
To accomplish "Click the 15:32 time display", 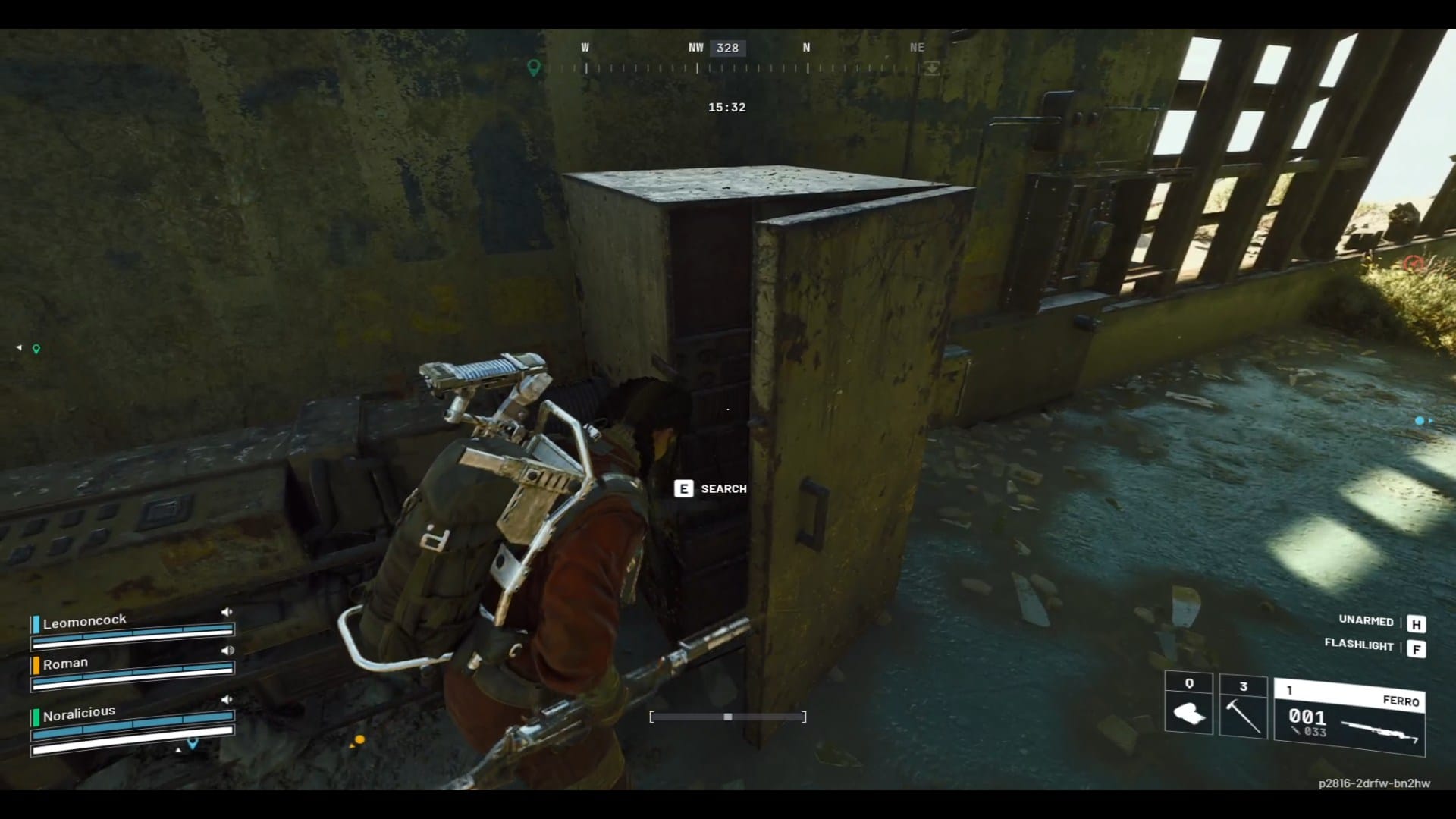I will coord(727,107).
